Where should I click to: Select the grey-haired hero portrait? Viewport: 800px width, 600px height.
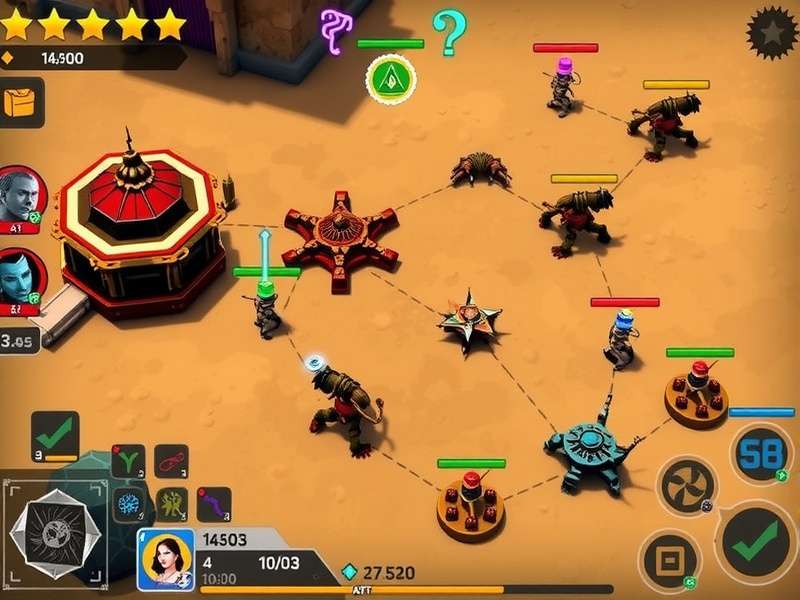coord(18,195)
